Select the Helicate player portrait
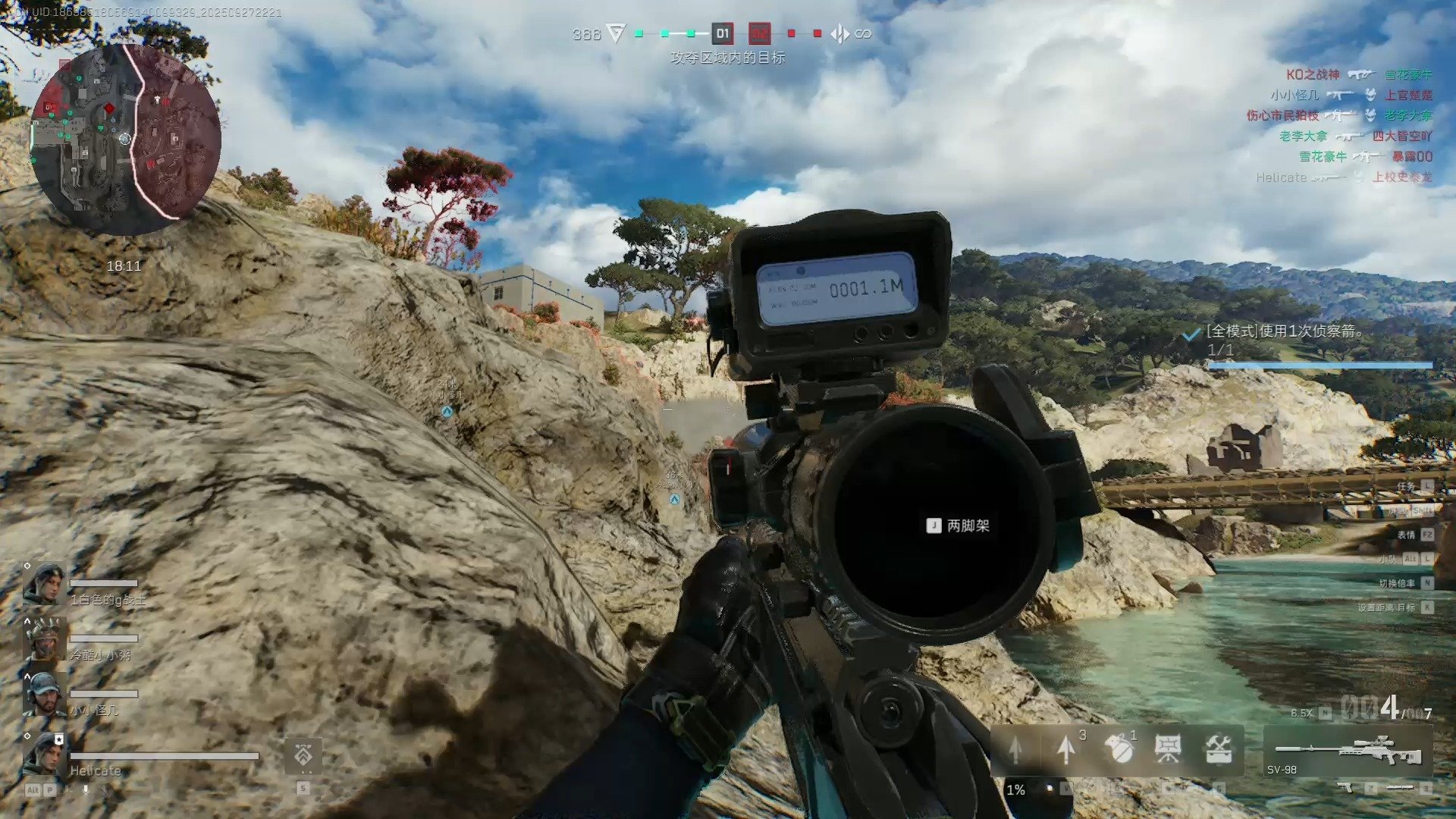The height and width of the screenshot is (819, 1456). tap(44, 754)
